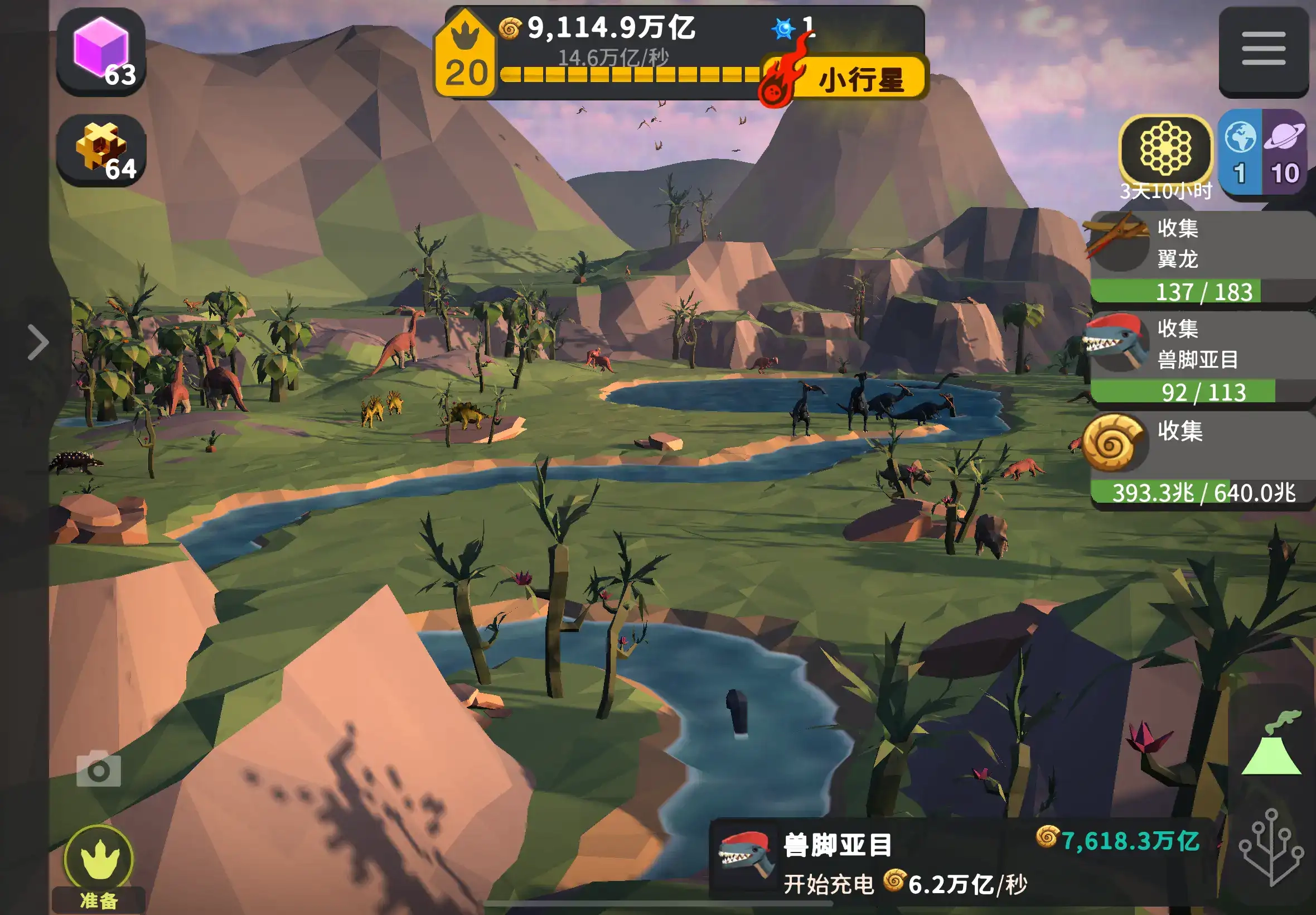1316x915 pixels.
Task: Open the volcano icon
Action: coord(1272,745)
